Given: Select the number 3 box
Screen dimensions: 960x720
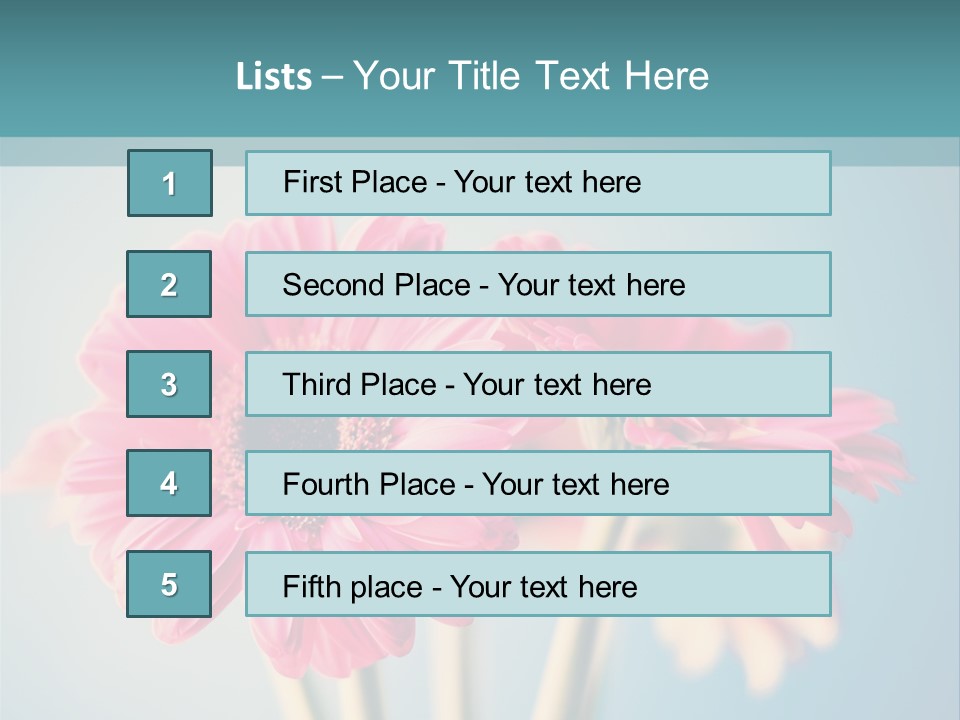Looking at the screenshot, I should (x=169, y=384).
